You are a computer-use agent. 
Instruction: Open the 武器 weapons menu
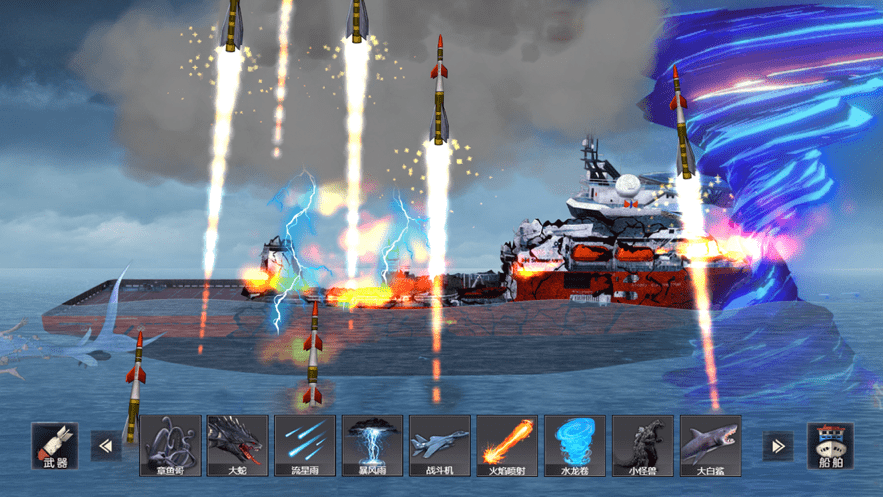[x=55, y=446]
